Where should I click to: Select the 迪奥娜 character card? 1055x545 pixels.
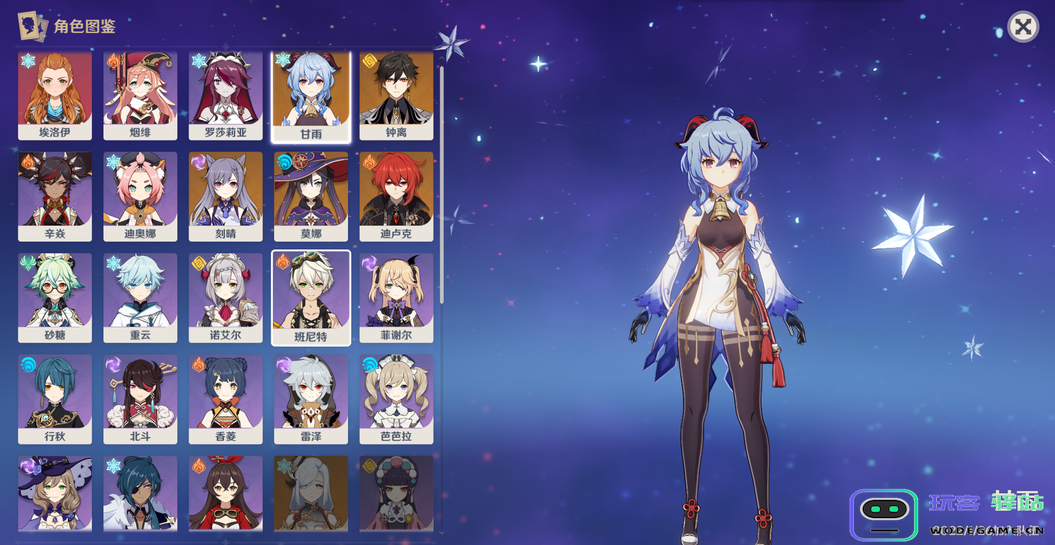pyautogui.click(x=140, y=196)
